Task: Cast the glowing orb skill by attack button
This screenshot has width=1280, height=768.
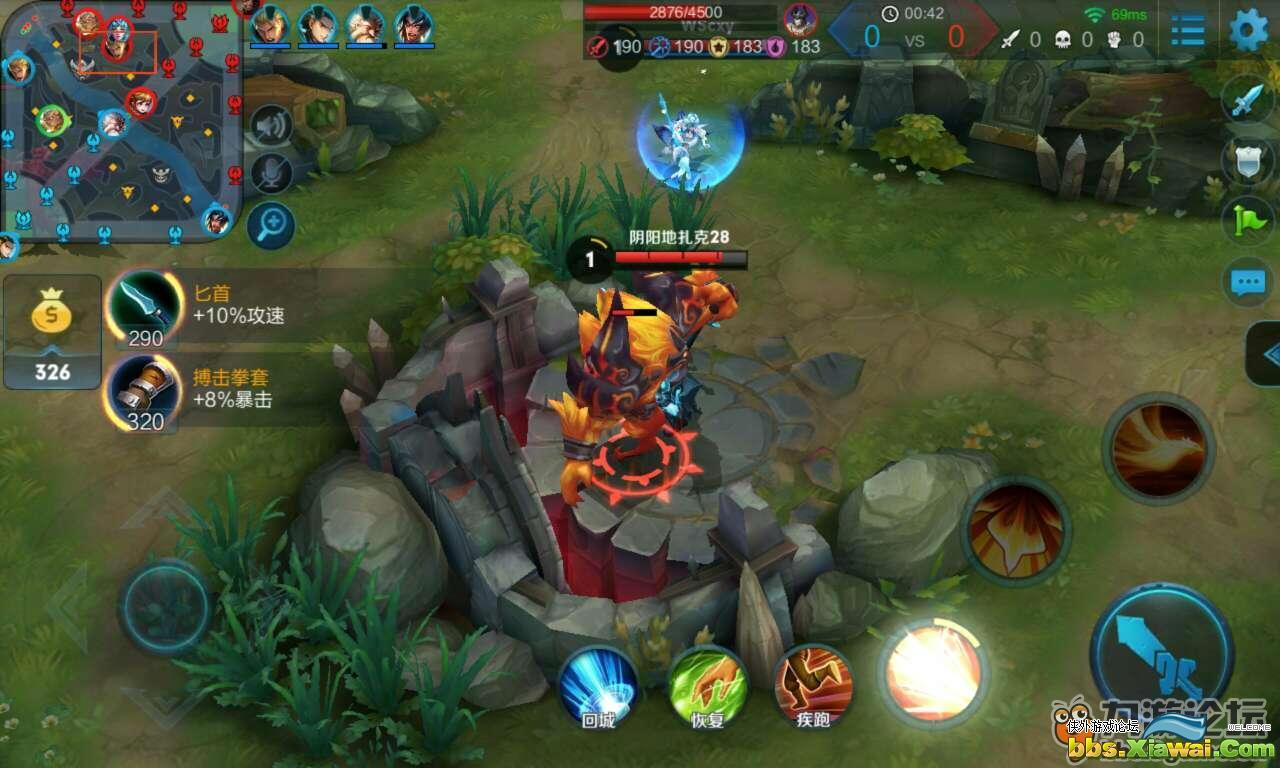Action: (933, 672)
